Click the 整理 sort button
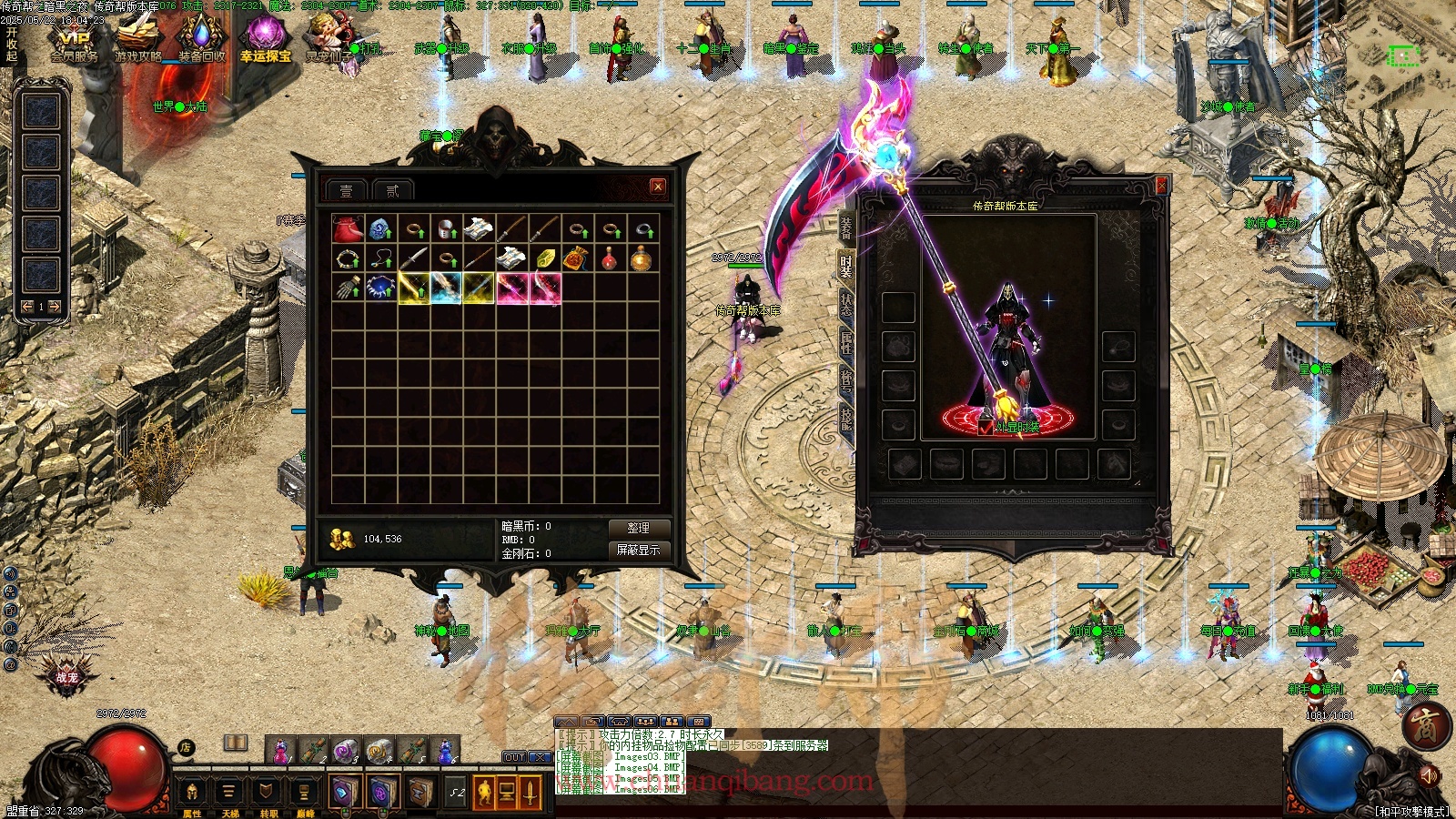Image resolution: width=1456 pixels, height=819 pixels. pyautogui.click(x=638, y=528)
